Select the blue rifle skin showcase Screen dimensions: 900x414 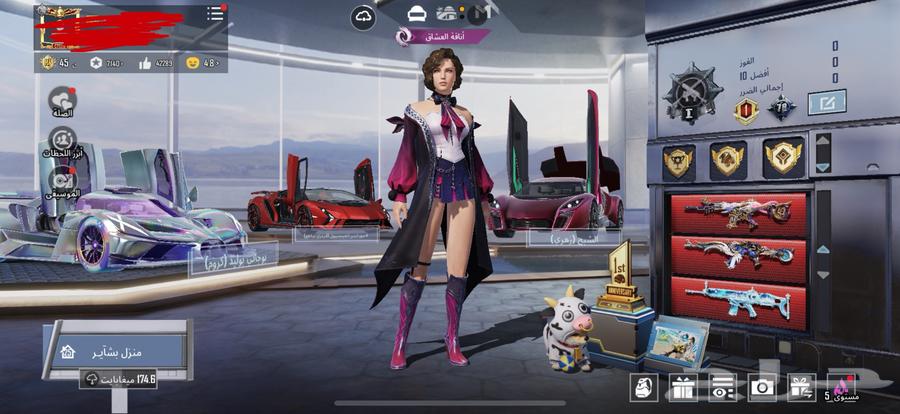(738, 302)
